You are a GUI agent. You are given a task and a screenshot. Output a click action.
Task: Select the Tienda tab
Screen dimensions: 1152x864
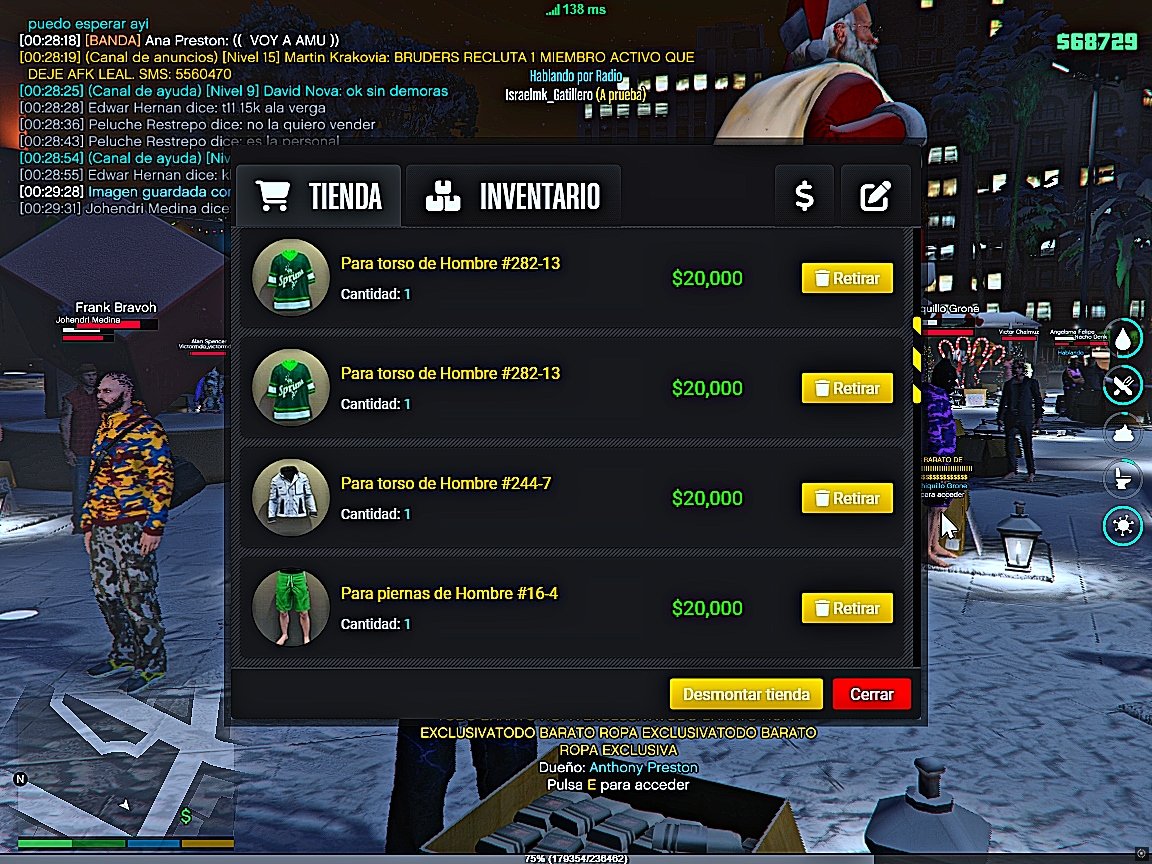tap(319, 196)
